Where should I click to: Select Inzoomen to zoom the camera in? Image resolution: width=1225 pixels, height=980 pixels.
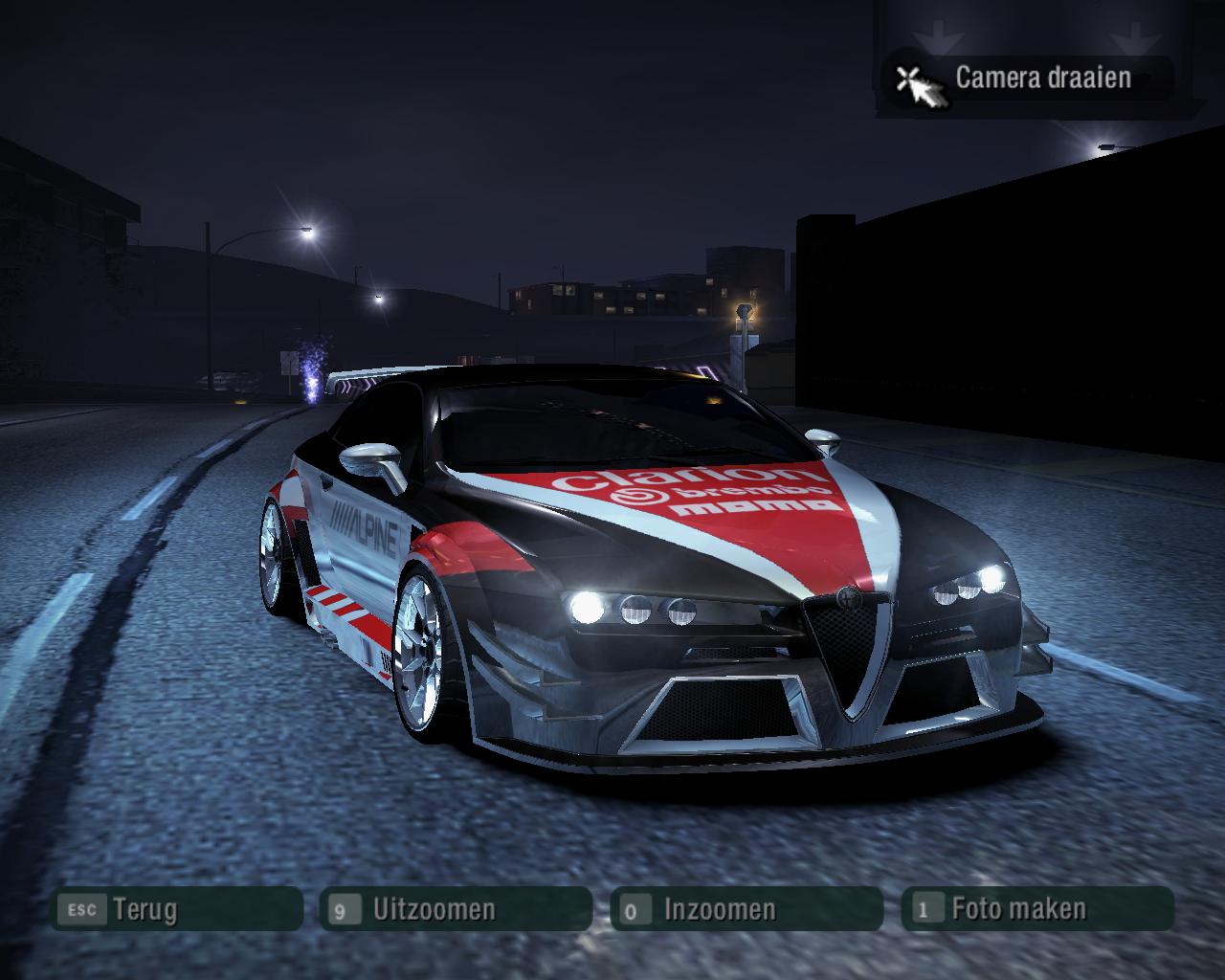click(x=746, y=908)
